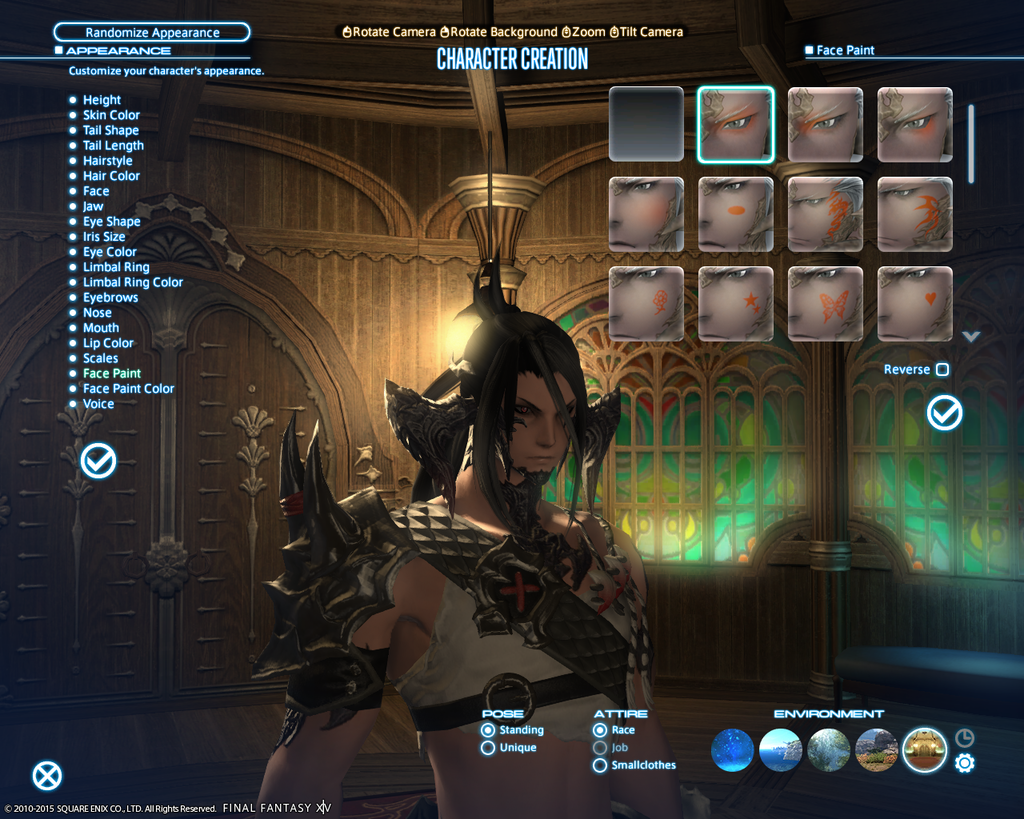The width and height of the screenshot is (1024, 819).
Task: Select the butterfly face paint design
Action: tap(825, 303)
